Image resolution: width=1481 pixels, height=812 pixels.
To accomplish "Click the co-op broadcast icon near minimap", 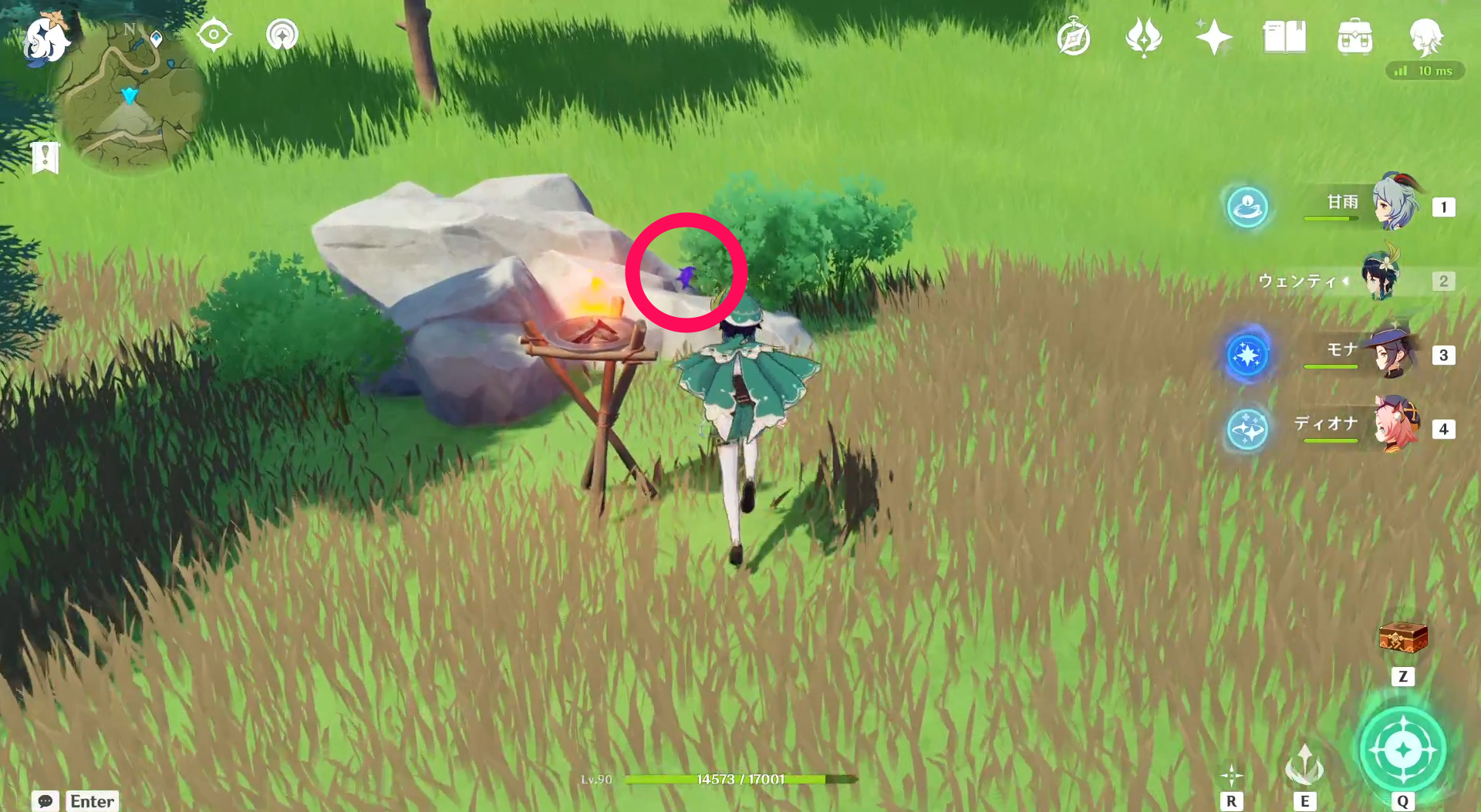I will (x=282, y=35).
